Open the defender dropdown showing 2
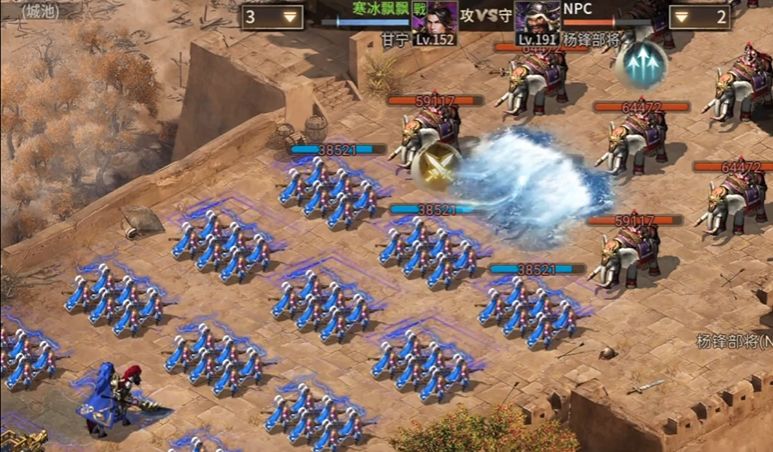The height and width of the screenshot is (452, 773). [x=698, y=16]
